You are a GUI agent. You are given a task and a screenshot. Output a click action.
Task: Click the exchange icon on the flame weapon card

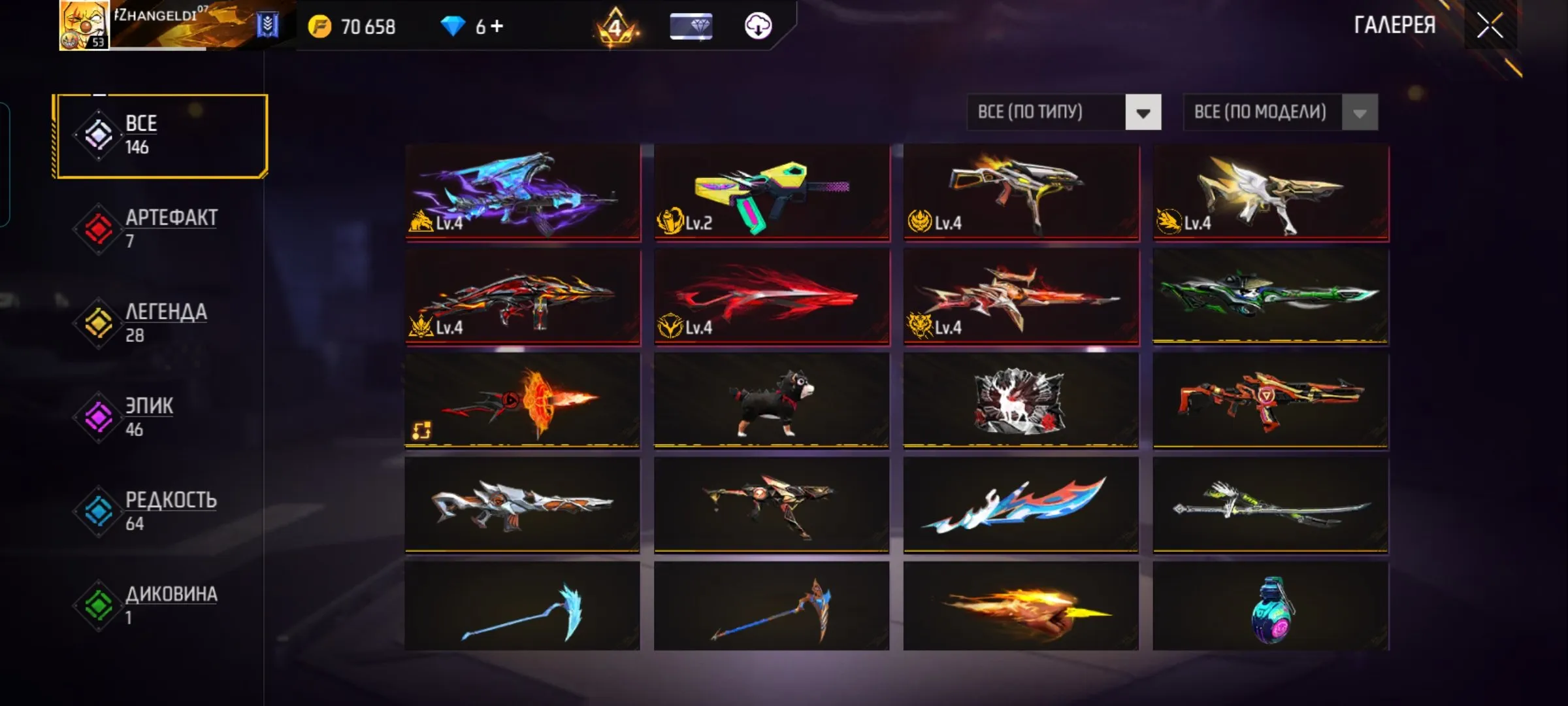(x=421, y=429)
